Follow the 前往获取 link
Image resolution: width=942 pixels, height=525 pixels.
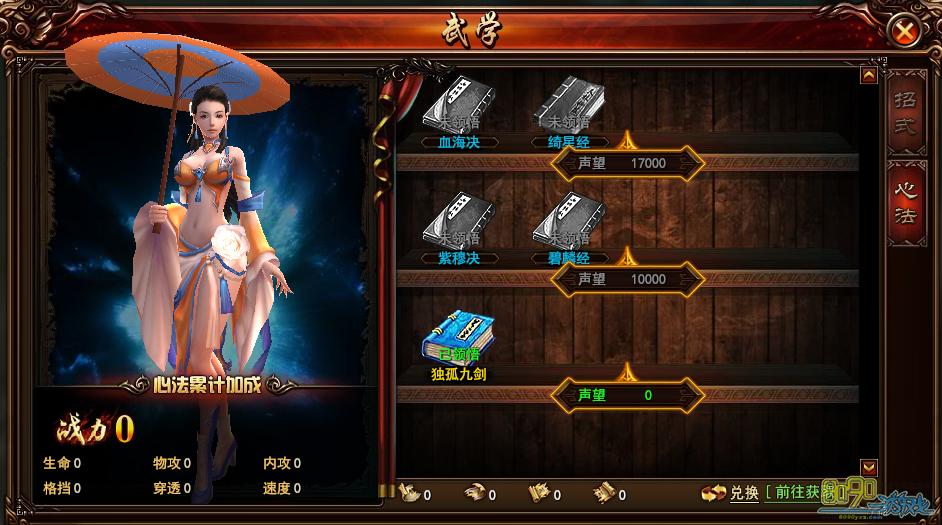tap(797, 493)
